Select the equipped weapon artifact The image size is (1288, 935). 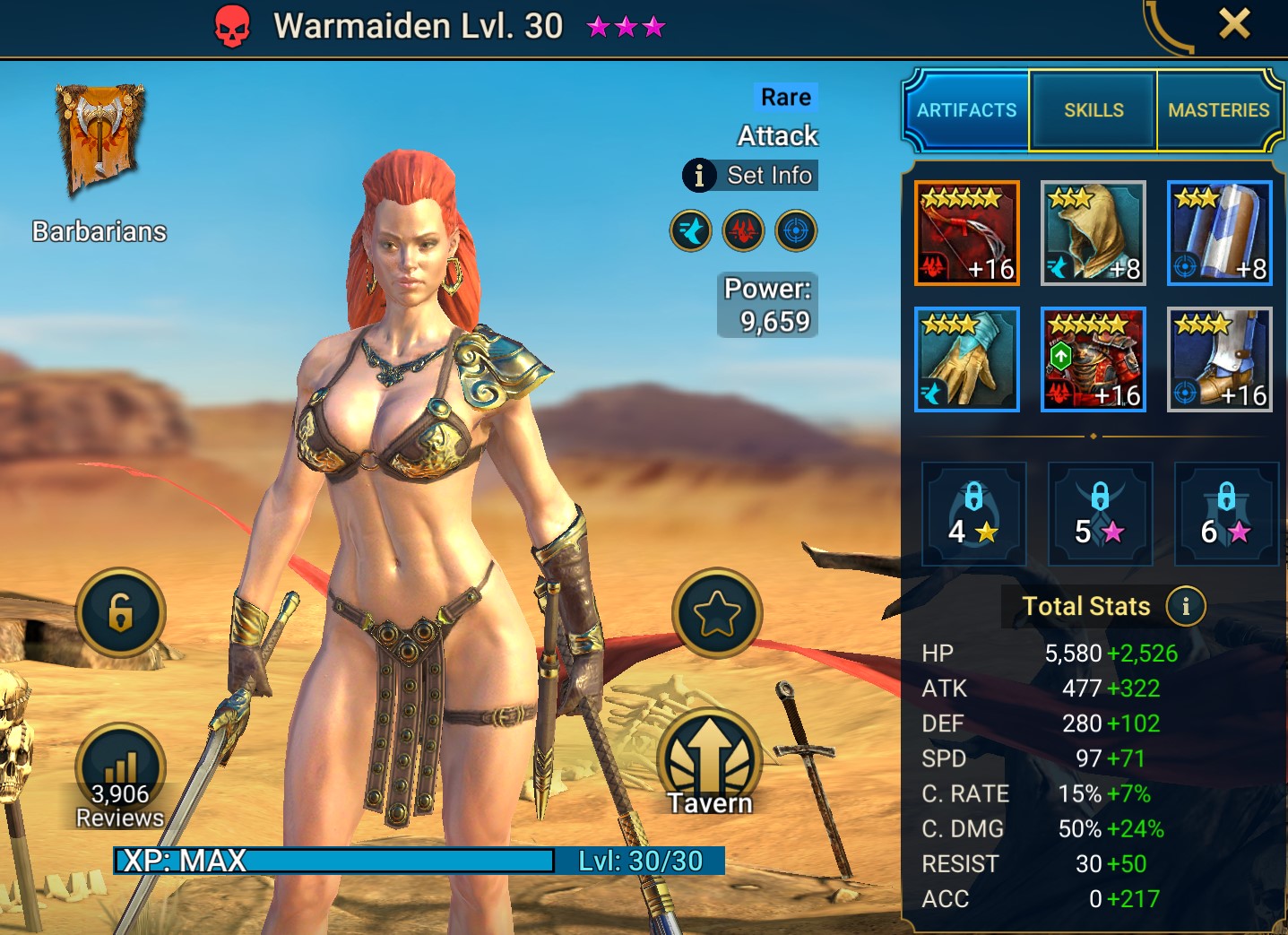[x=967, y=233]
